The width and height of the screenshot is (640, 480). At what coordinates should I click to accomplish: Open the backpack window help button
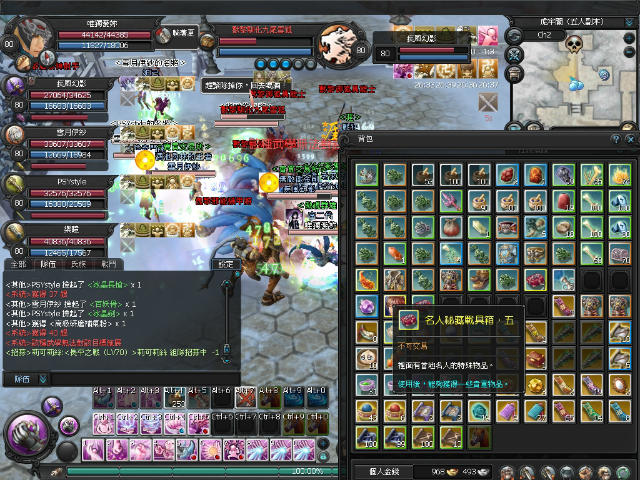point(615,140)
